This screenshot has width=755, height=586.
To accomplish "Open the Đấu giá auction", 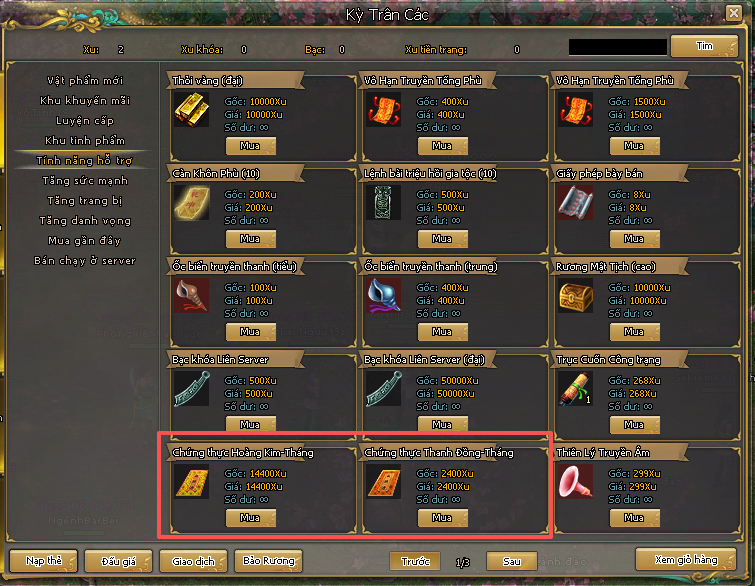I will pyautogui.click(x=110, y=561).
